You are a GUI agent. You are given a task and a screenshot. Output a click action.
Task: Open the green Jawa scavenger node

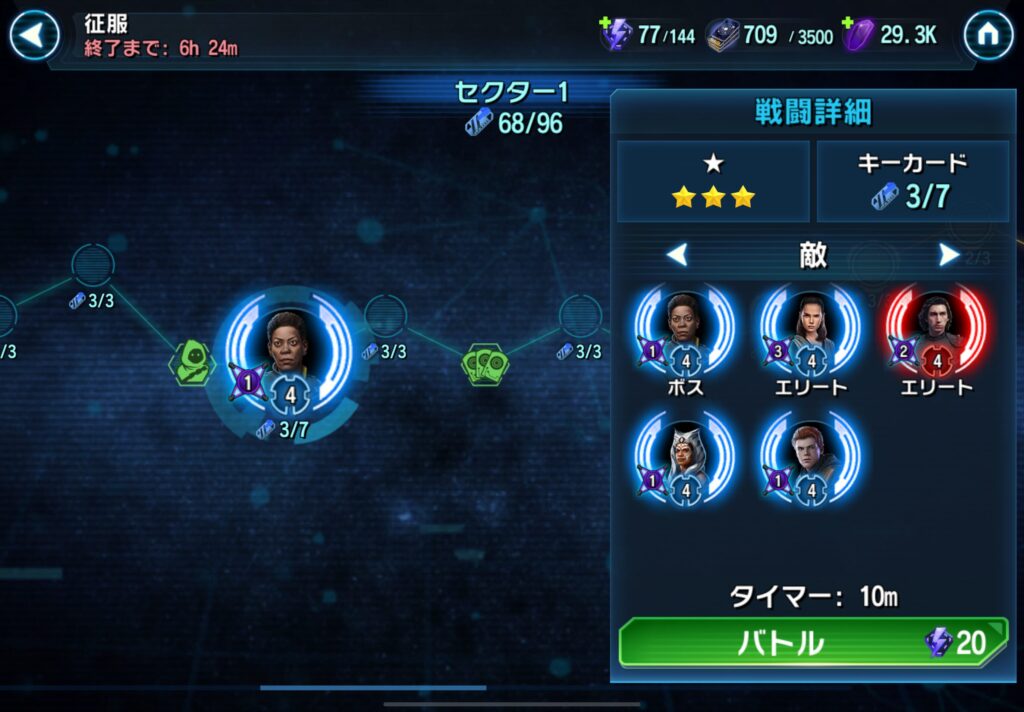[x=191, y=361]
